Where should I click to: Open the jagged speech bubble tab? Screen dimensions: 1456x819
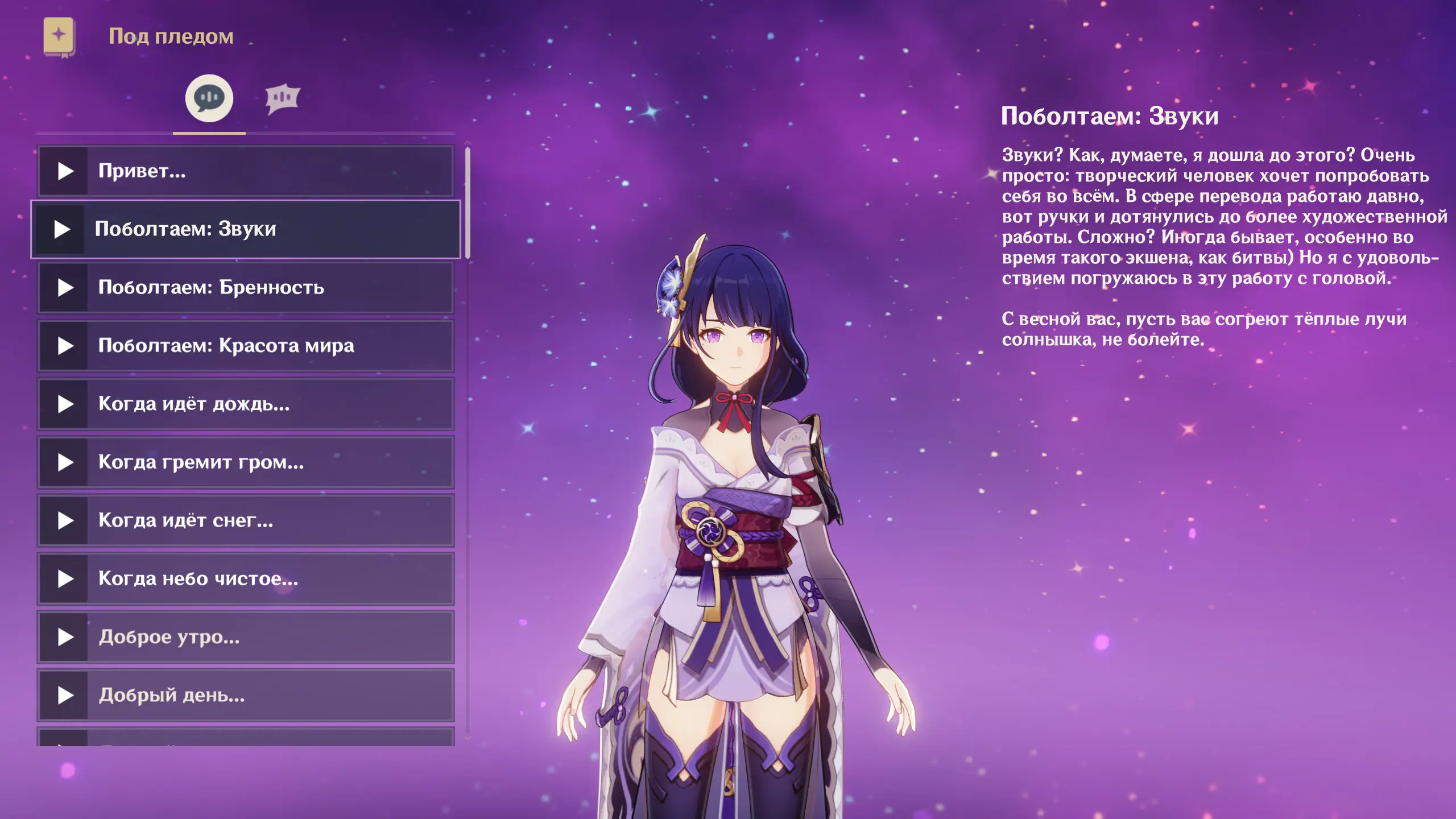pos(282,99)
